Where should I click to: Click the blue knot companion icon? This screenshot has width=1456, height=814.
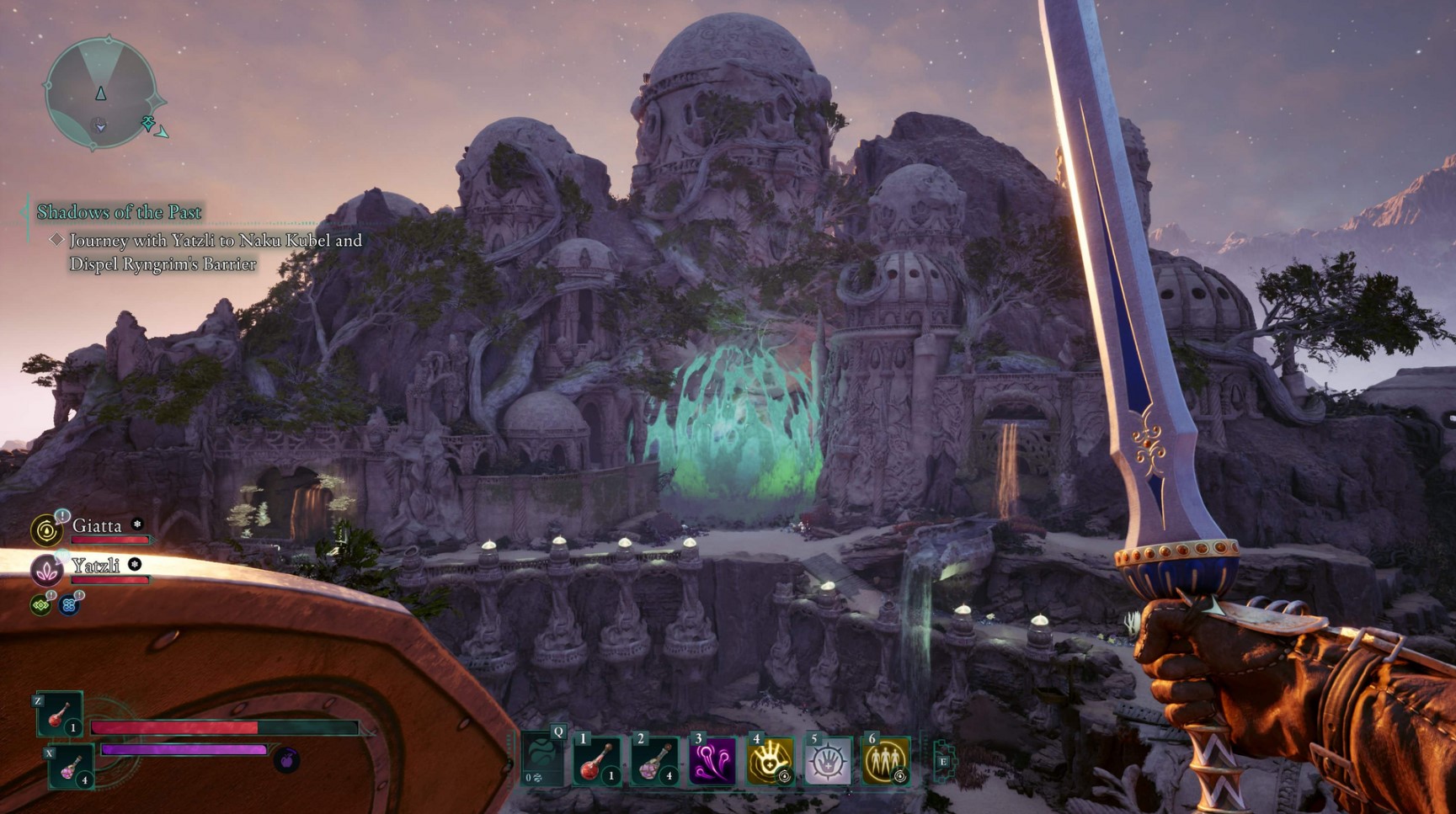click(x=69, y=604)
